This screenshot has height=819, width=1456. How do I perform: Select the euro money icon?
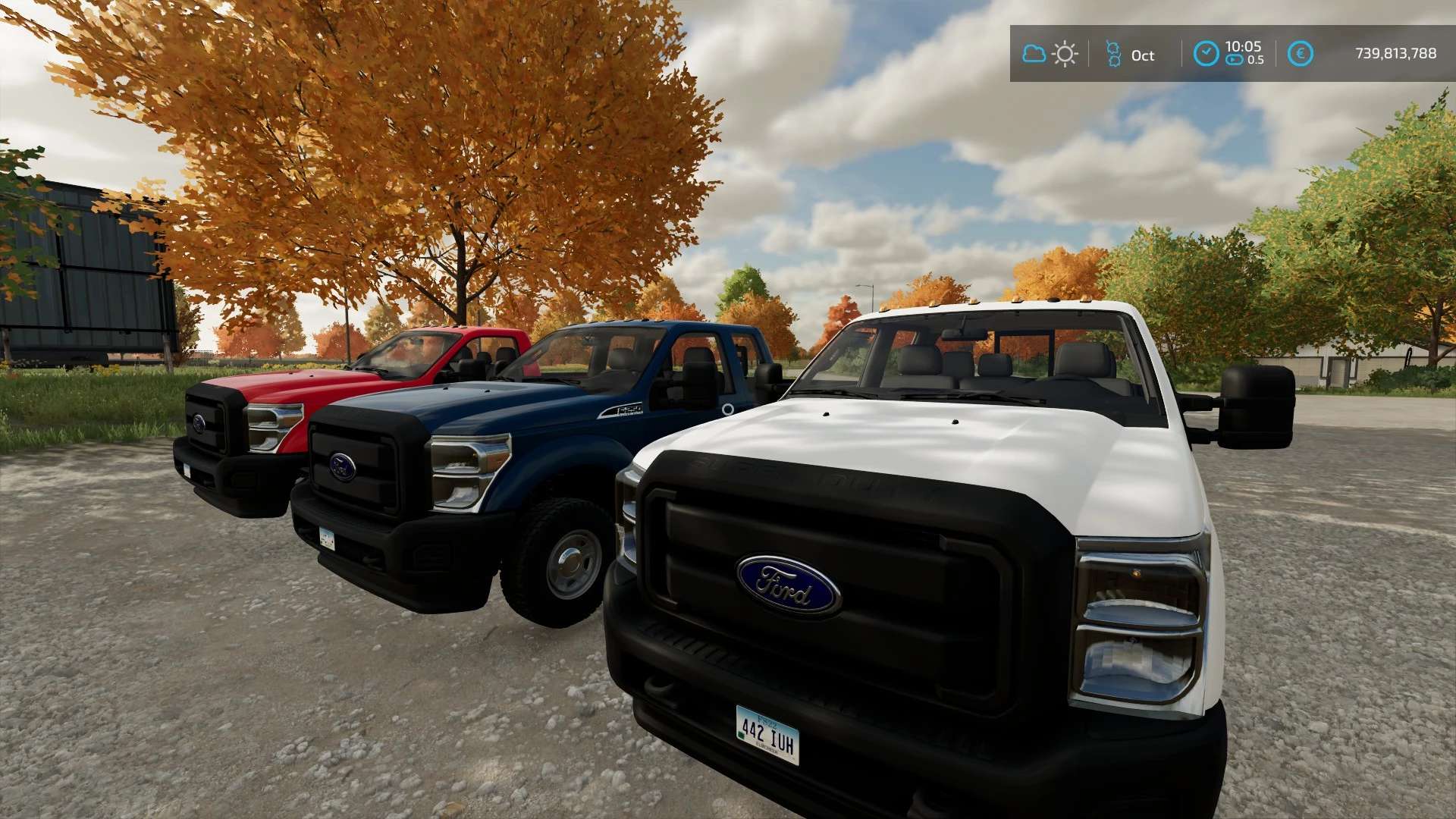click(1300, 54)
